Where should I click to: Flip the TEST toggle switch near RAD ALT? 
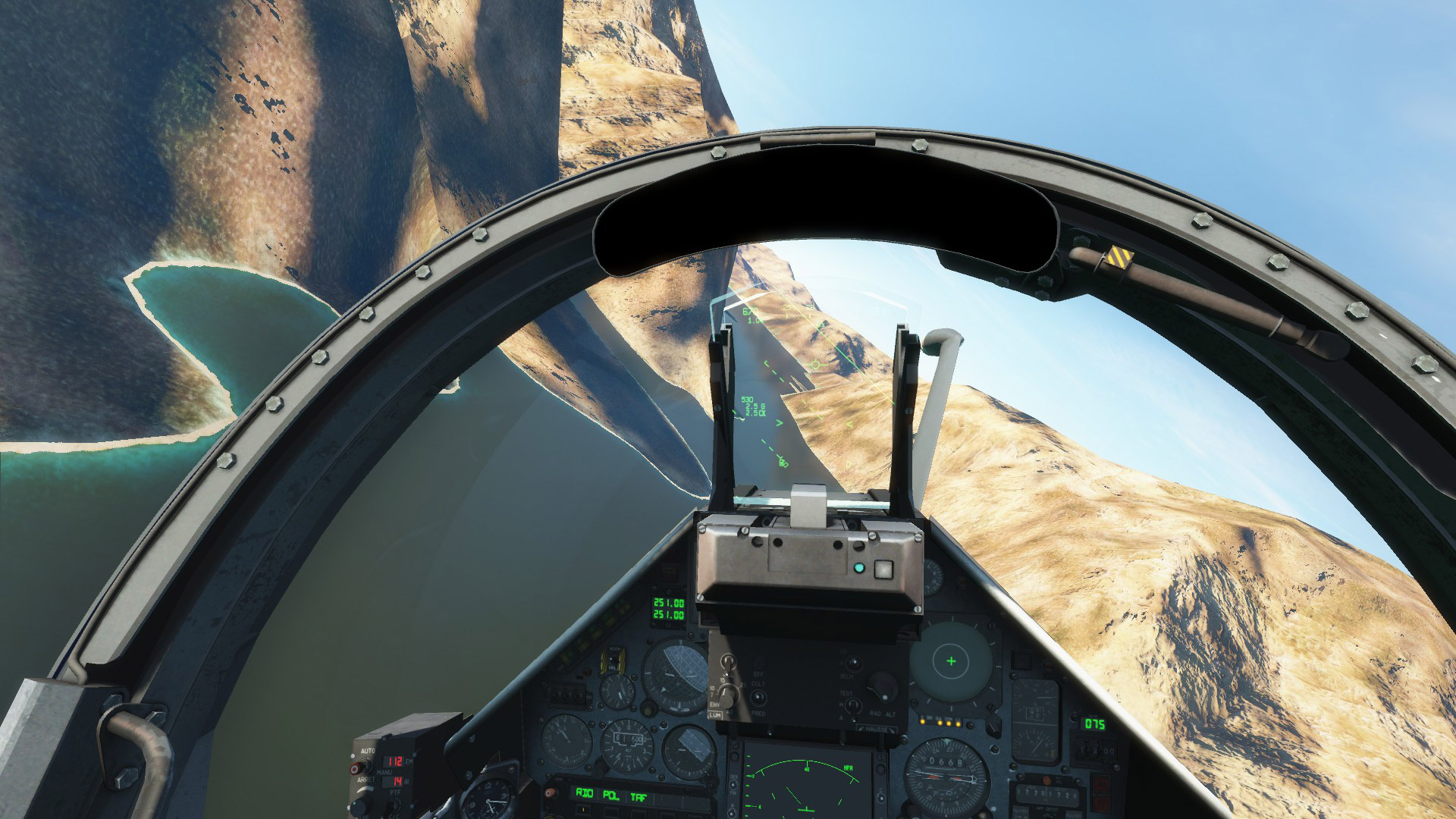coord(853,707)
